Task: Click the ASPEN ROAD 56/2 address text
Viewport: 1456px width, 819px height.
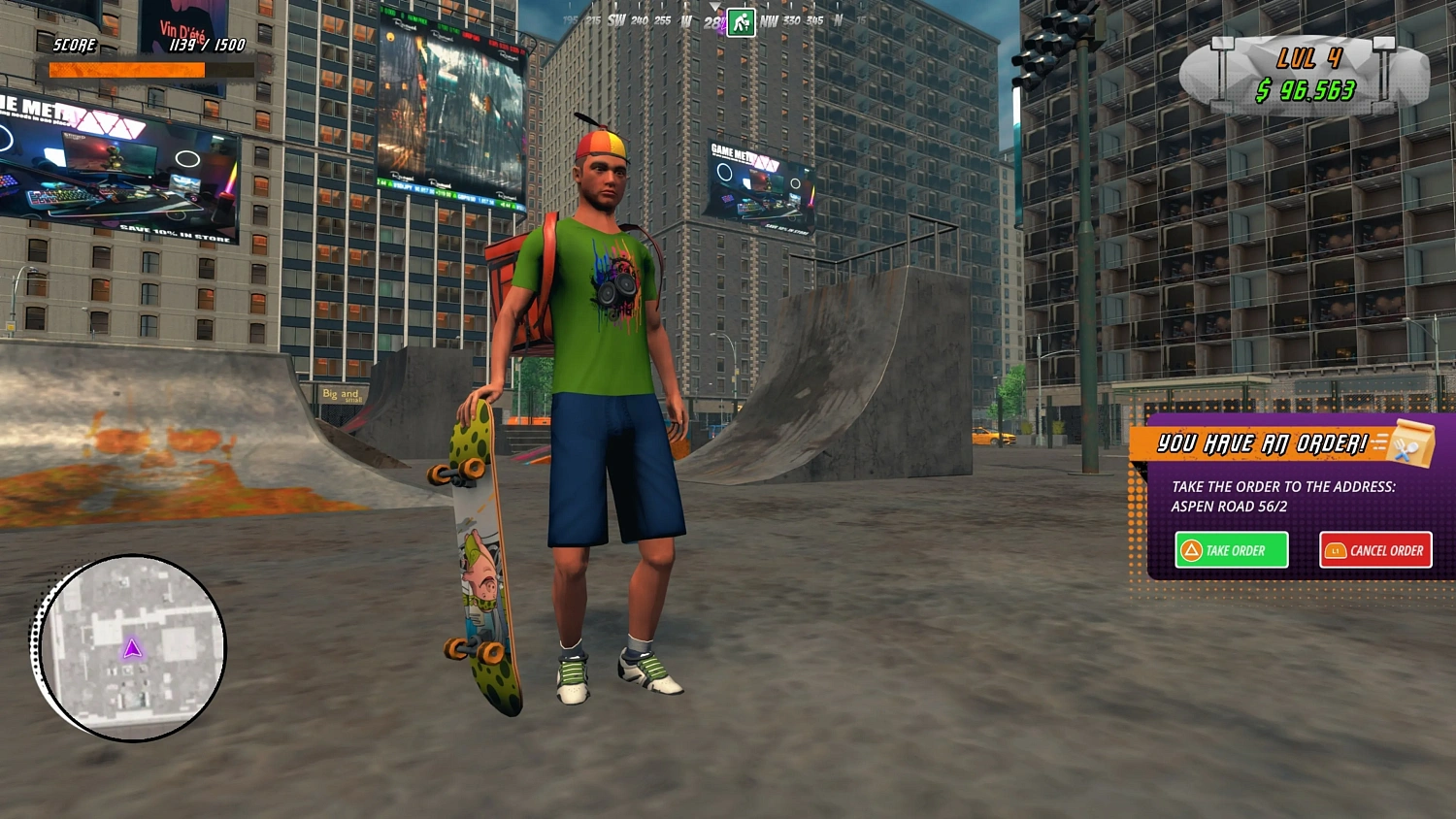Action: pyautogui.click(x=1230, y=508)
